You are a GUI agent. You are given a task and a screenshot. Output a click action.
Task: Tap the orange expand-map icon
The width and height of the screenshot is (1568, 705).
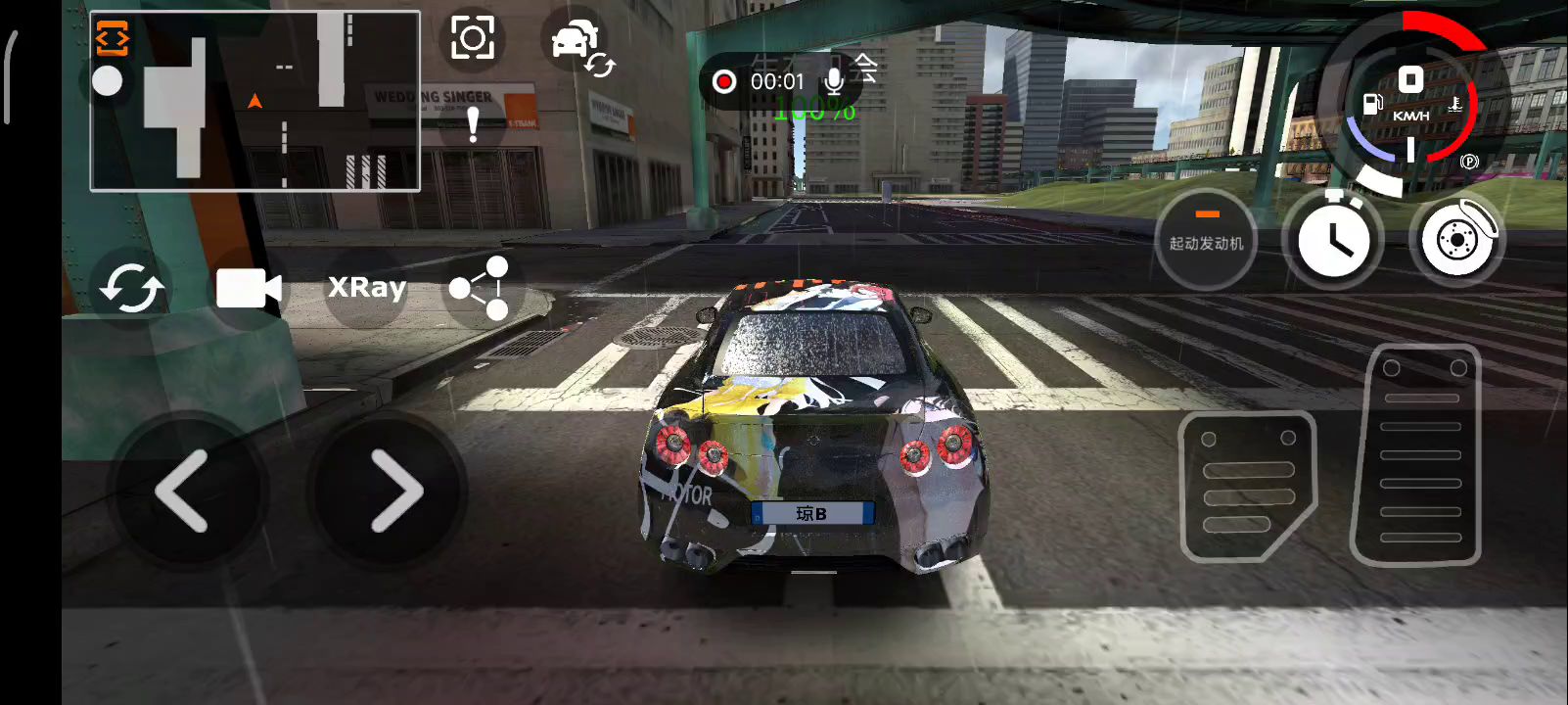pyautogui.click(x=113, y=39)
